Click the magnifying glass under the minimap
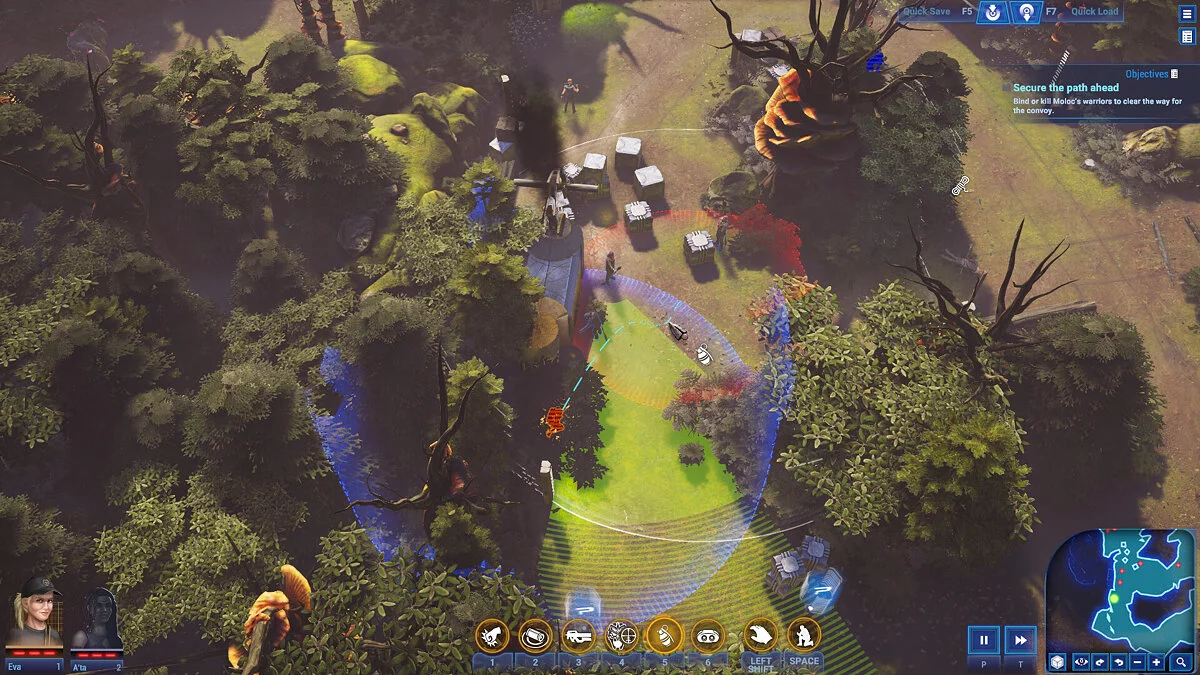Viewport: 1200px width, 675px height. pos(1181,662)
